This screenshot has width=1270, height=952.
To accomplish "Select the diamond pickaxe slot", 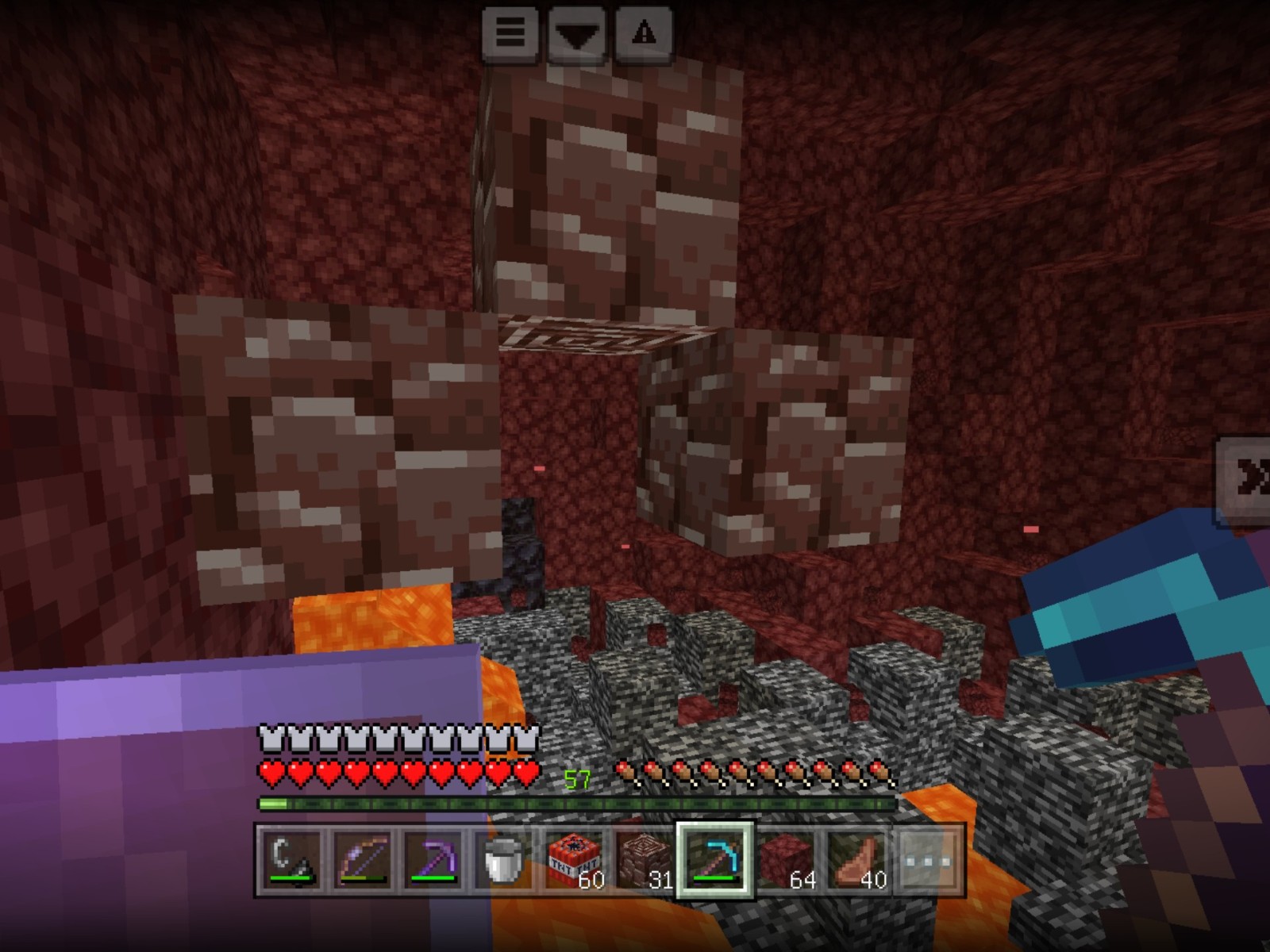I will click(714, 860).
